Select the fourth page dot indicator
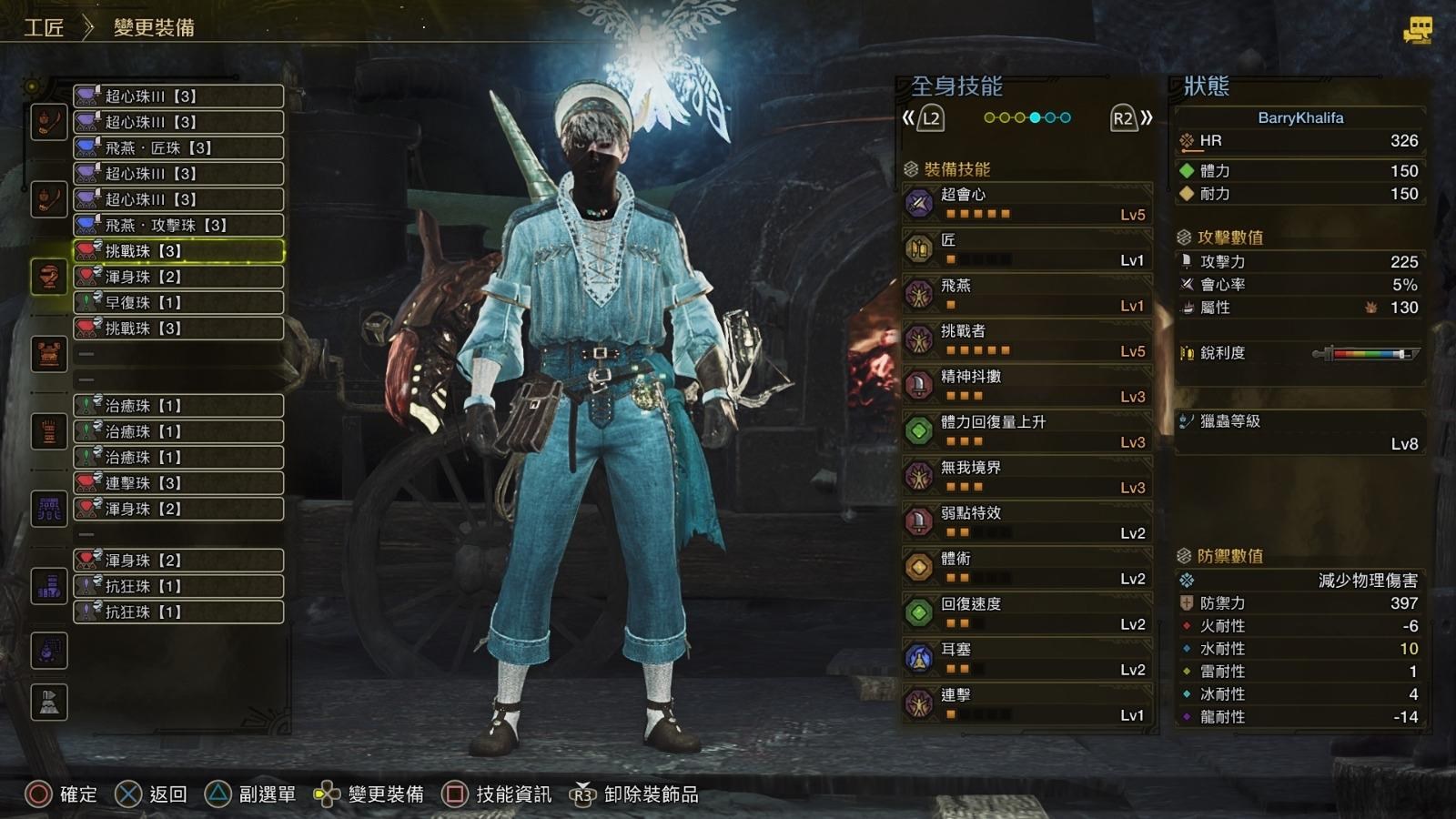1456x819 pixels. [x=1036, y=116]
